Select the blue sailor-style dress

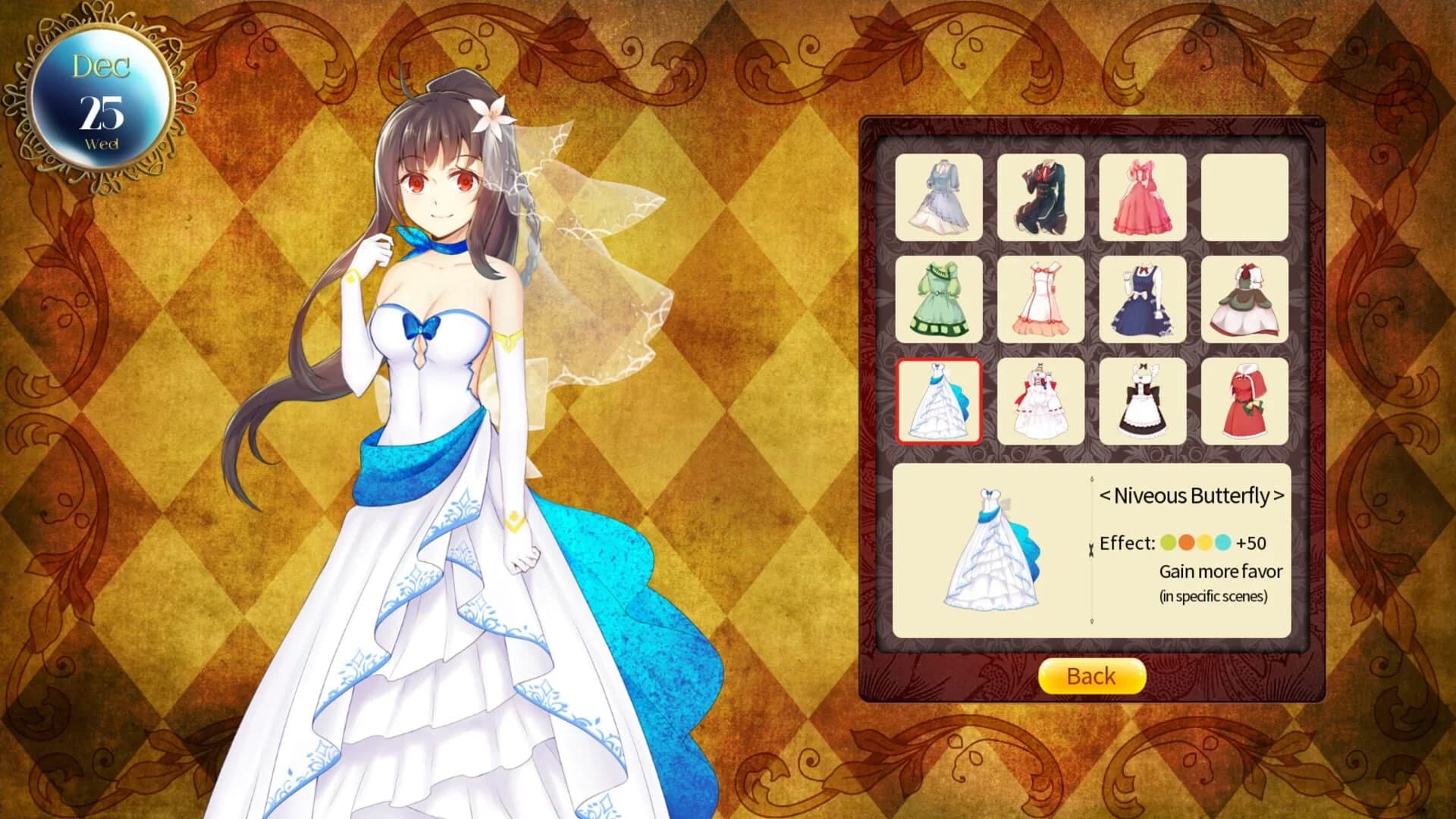click(1142, 298)
